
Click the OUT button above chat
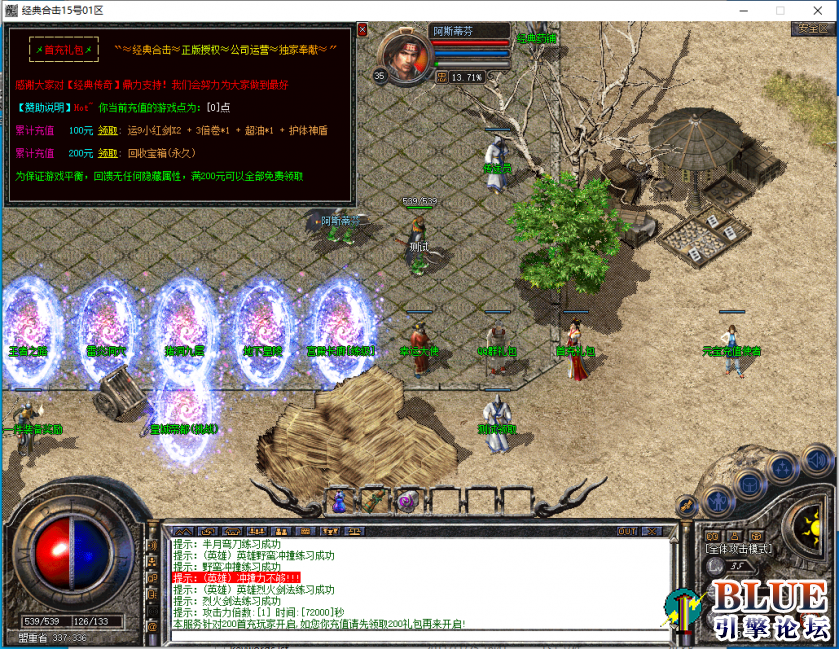pos(627,531)
